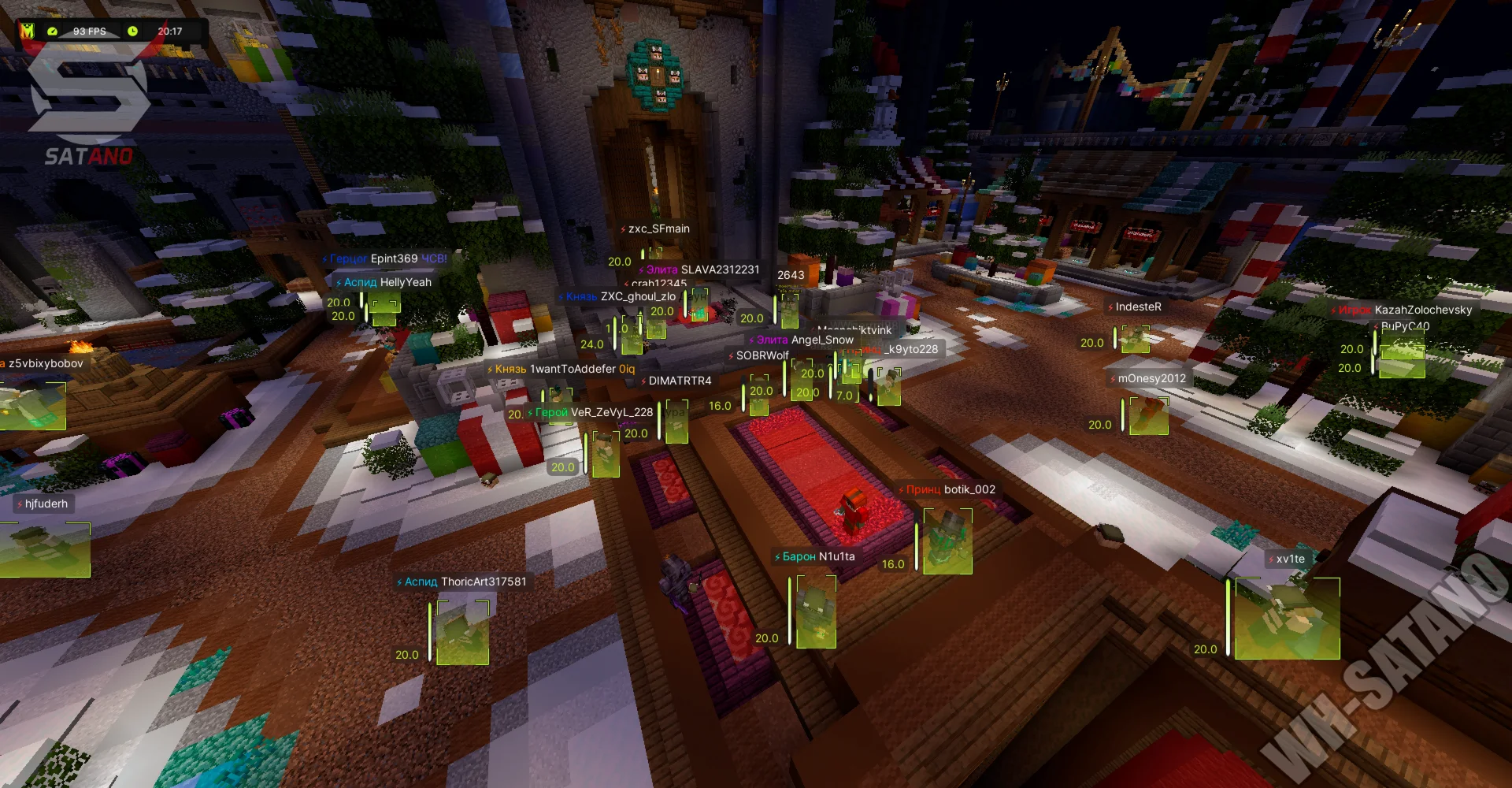
Task: Click the lightning bolt icon beside zxc_SFmain
Action: pyautogui.click(x=624, y=229)
